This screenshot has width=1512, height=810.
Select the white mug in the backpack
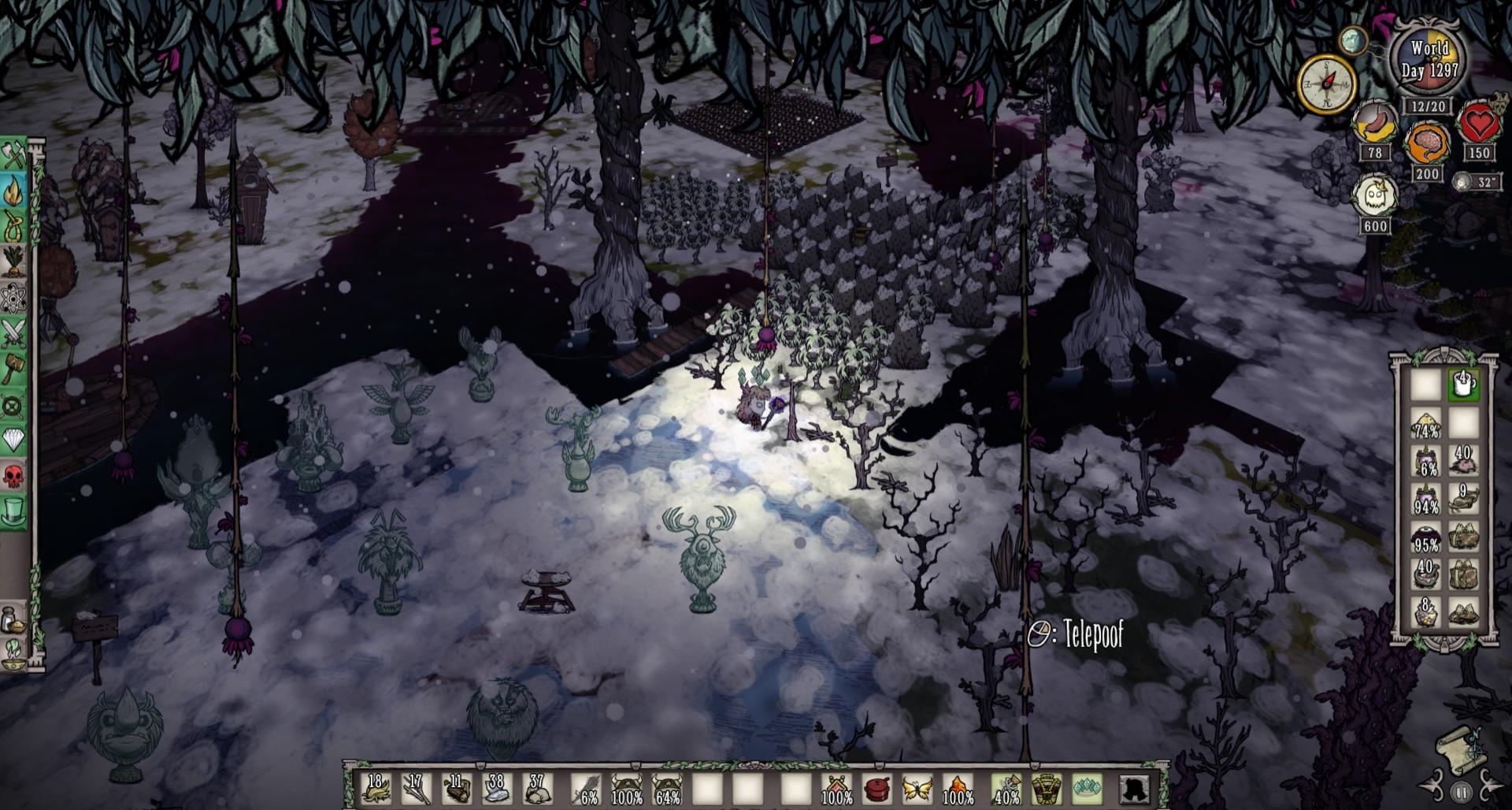click(x=1464, y=385)
